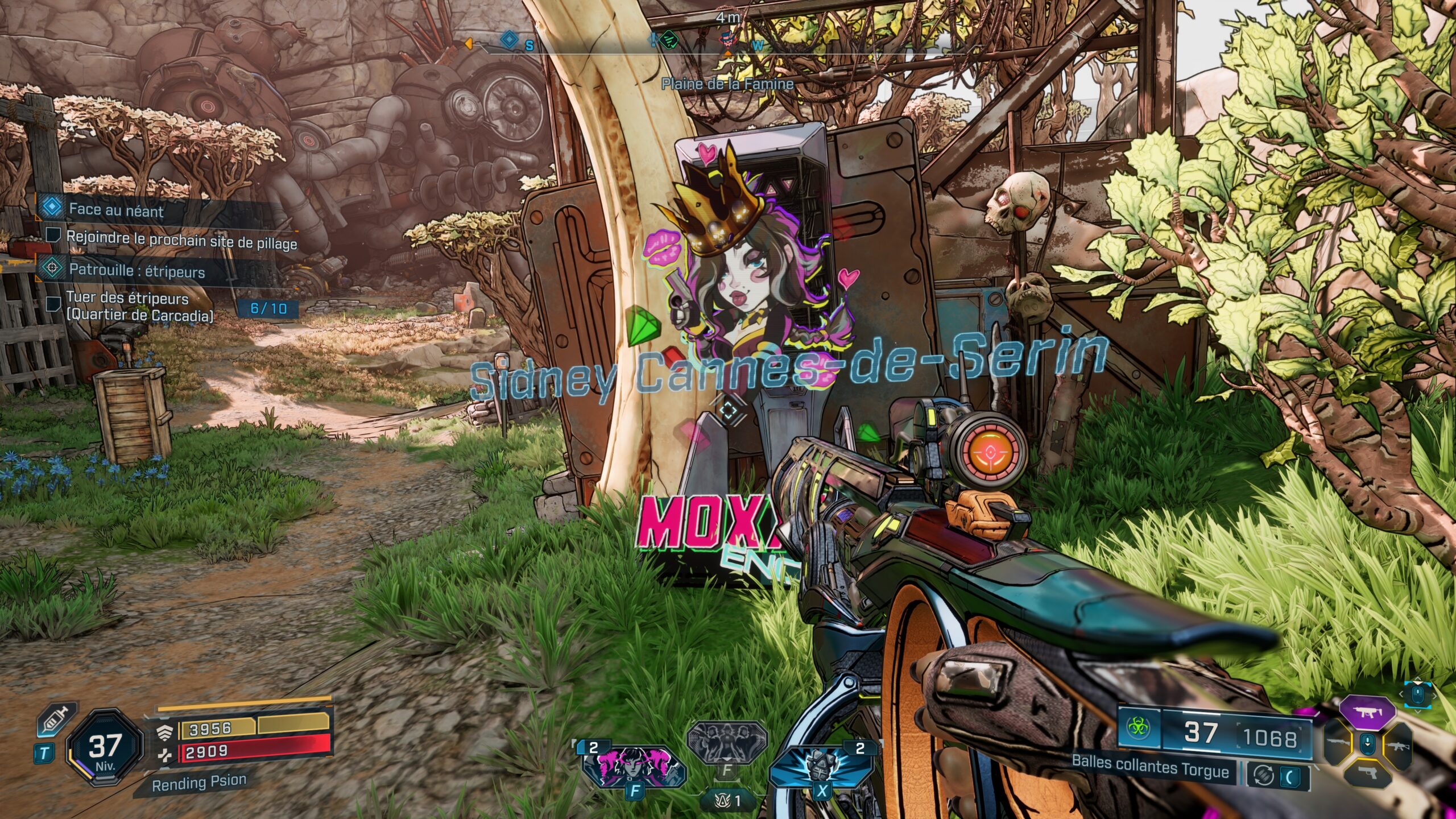
Task: Switch to the pistol weapon slot
Action: [1367, 775]
